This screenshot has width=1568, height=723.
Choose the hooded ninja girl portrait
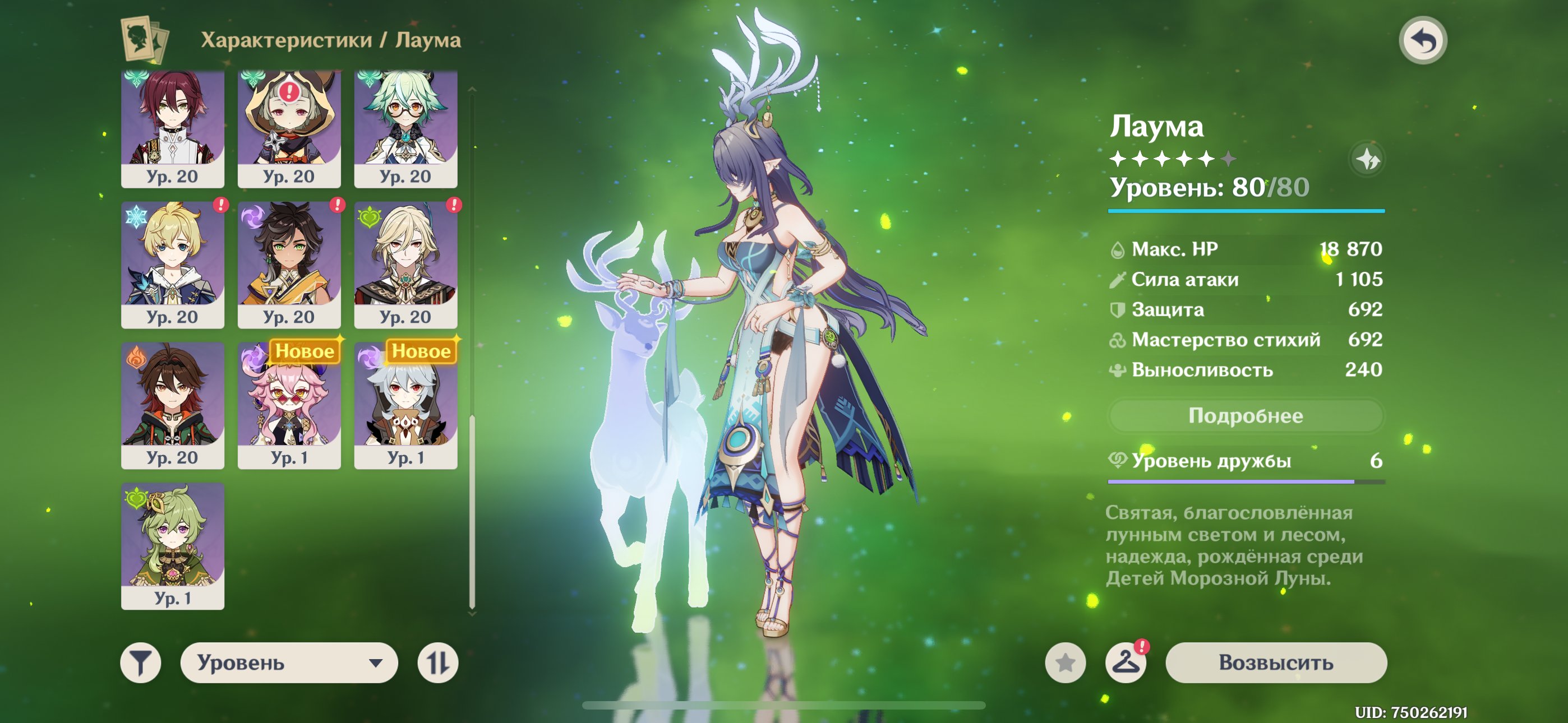[x=289, y=128]
